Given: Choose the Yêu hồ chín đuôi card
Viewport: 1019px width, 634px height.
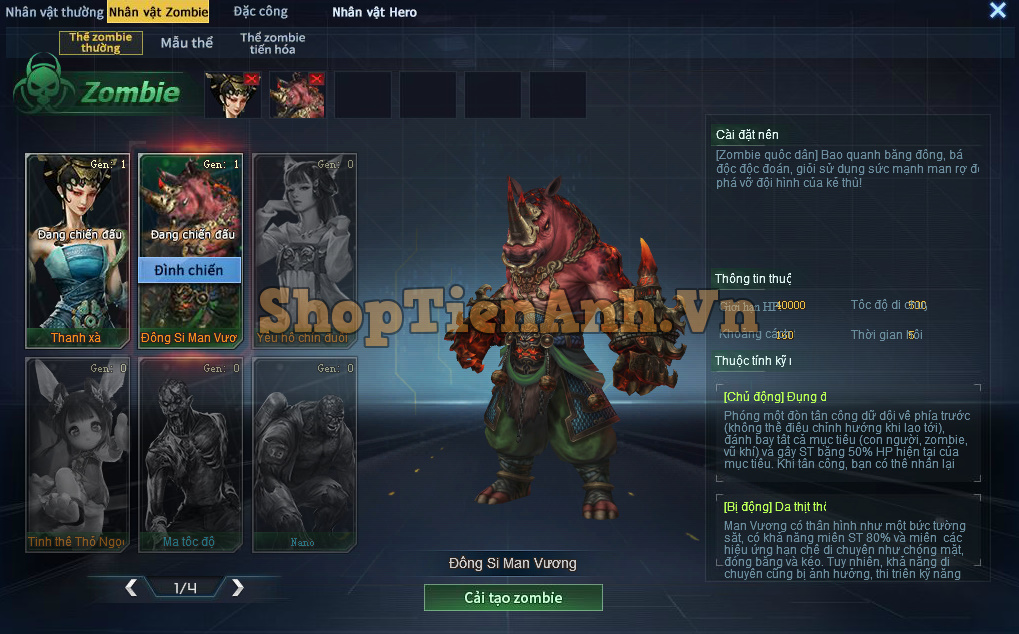Looking at the screenshot, I should click(x=304, y=250).
